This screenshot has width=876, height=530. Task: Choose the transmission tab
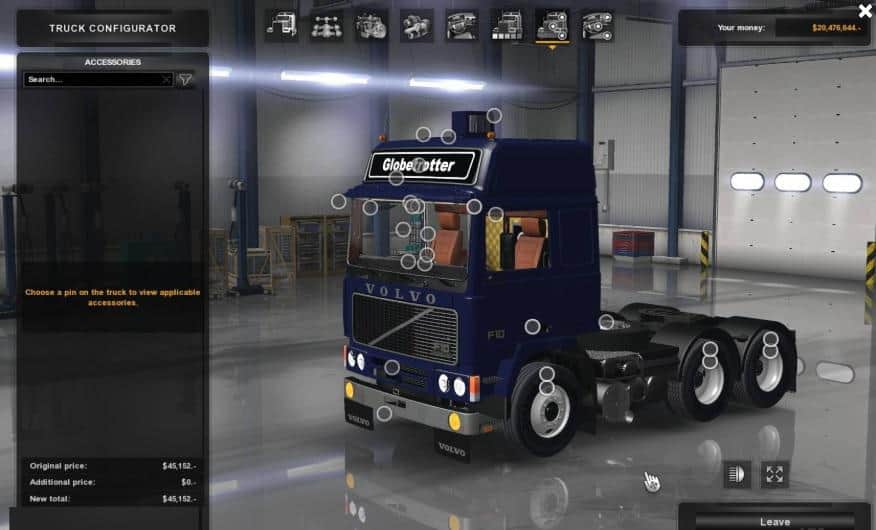[416, 25]
